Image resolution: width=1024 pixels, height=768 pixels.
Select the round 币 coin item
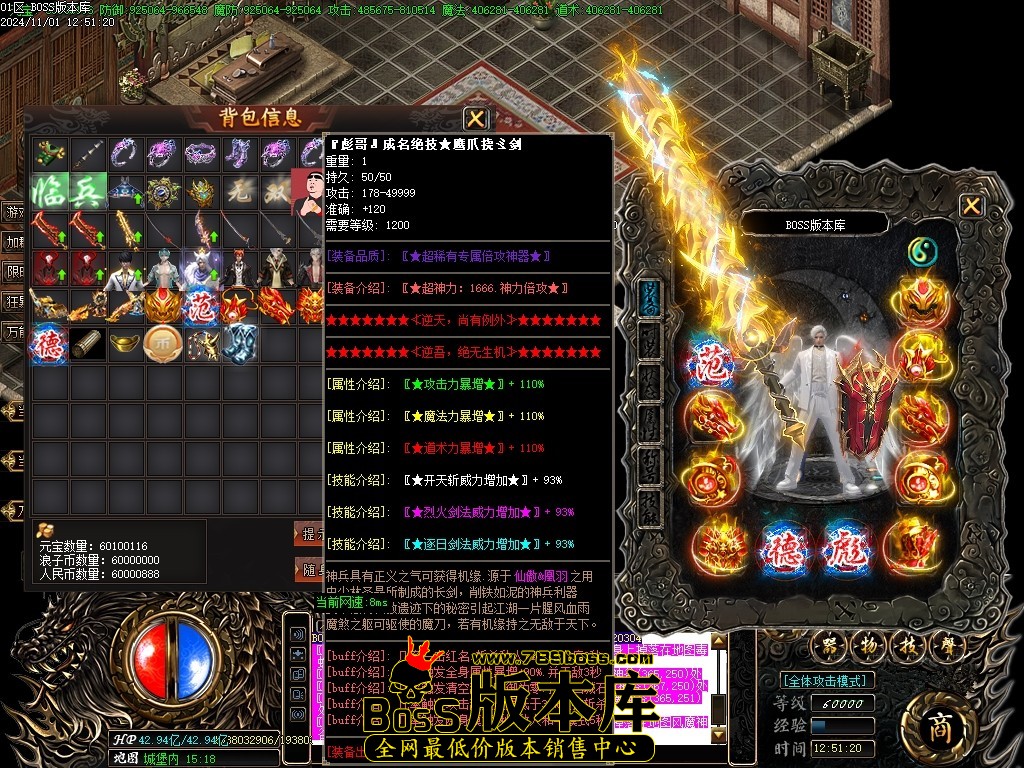[x=162, y=343]
